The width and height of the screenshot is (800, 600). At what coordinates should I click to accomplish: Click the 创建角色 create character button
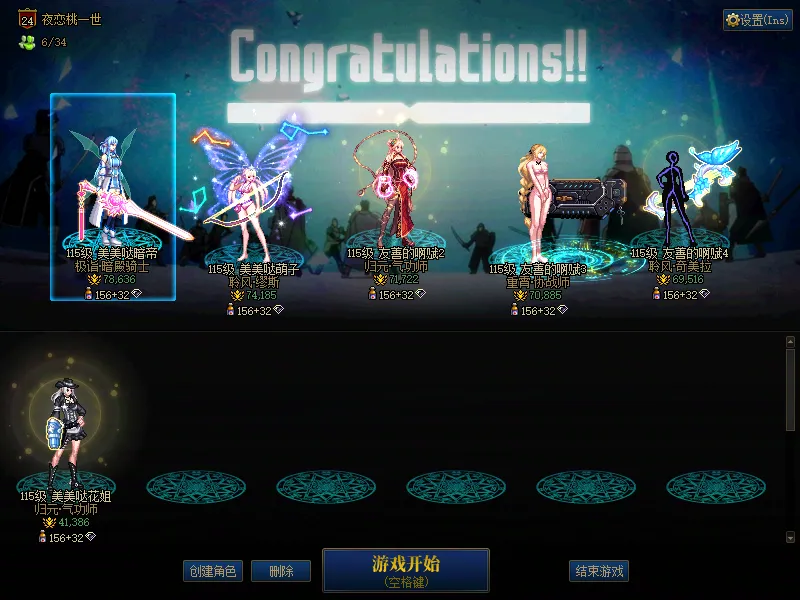pos(212,571)
